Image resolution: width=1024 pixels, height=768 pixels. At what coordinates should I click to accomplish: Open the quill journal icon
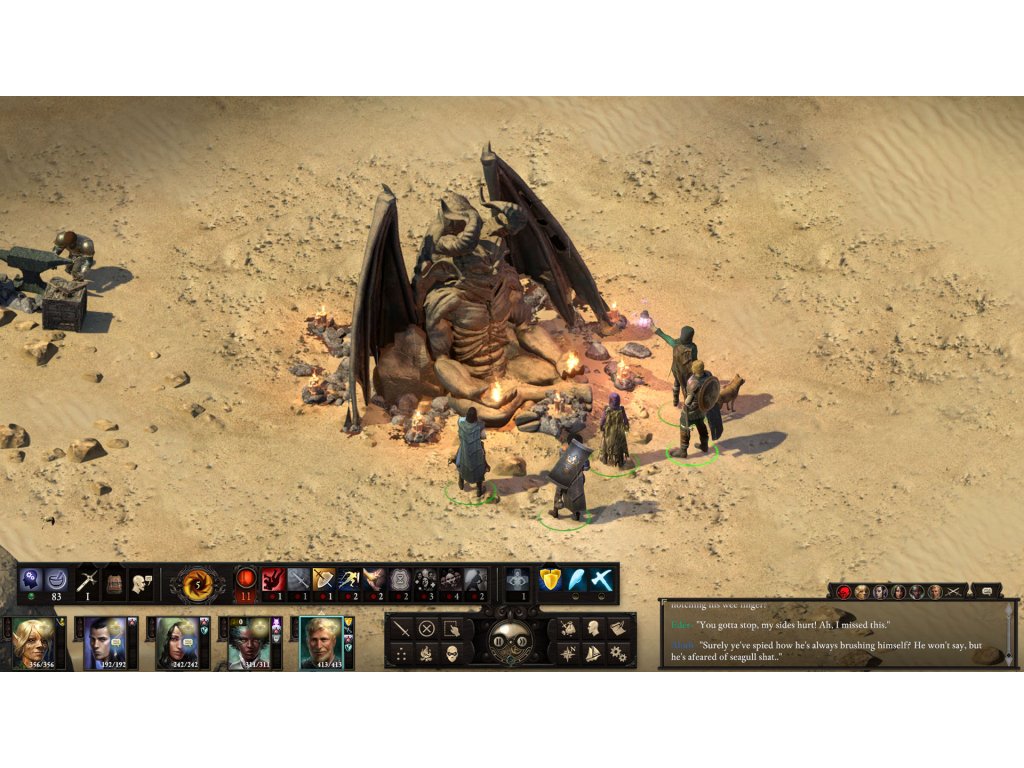[x=618, y=629]
